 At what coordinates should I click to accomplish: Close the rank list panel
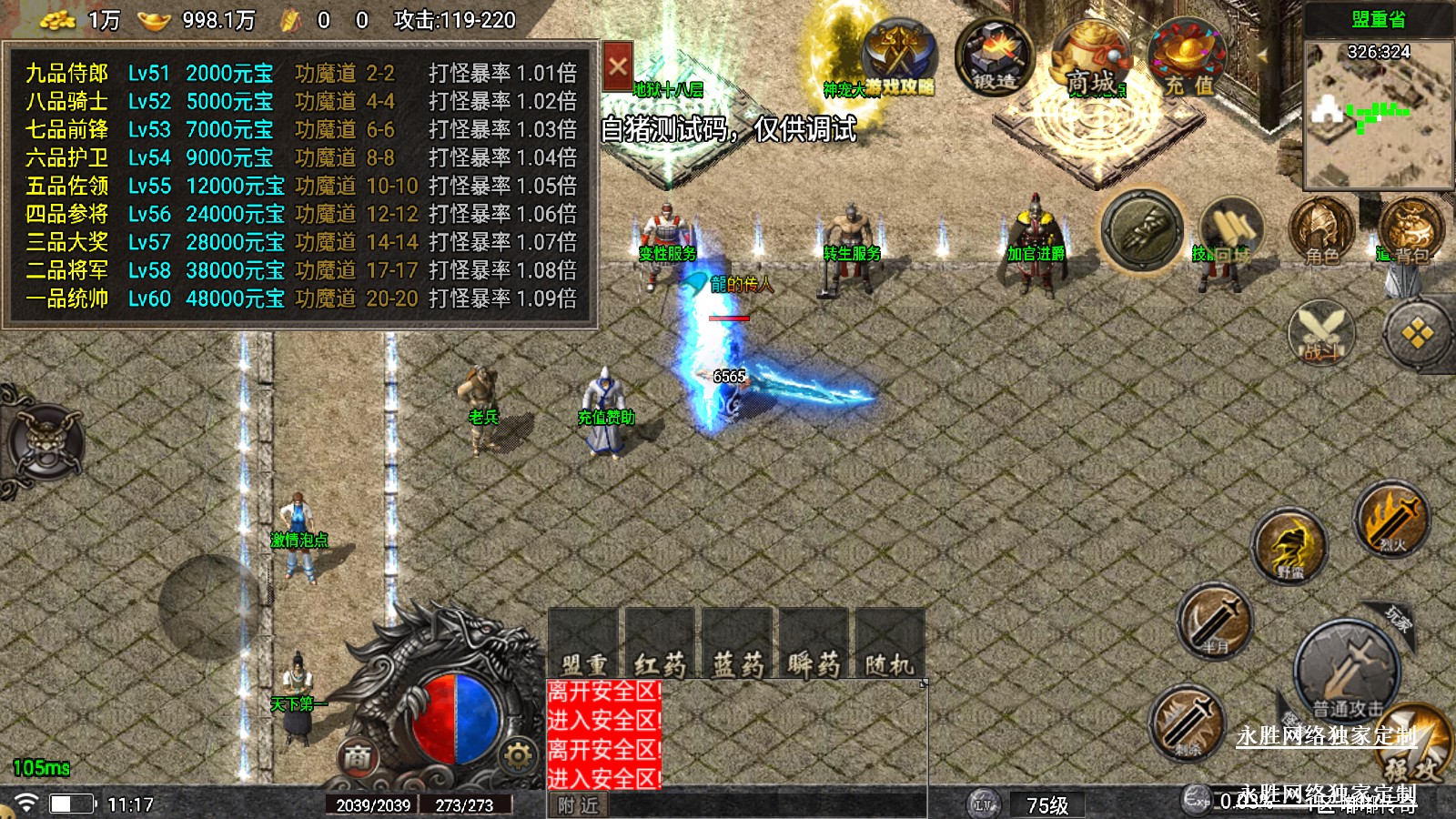[x=617, y=66]
